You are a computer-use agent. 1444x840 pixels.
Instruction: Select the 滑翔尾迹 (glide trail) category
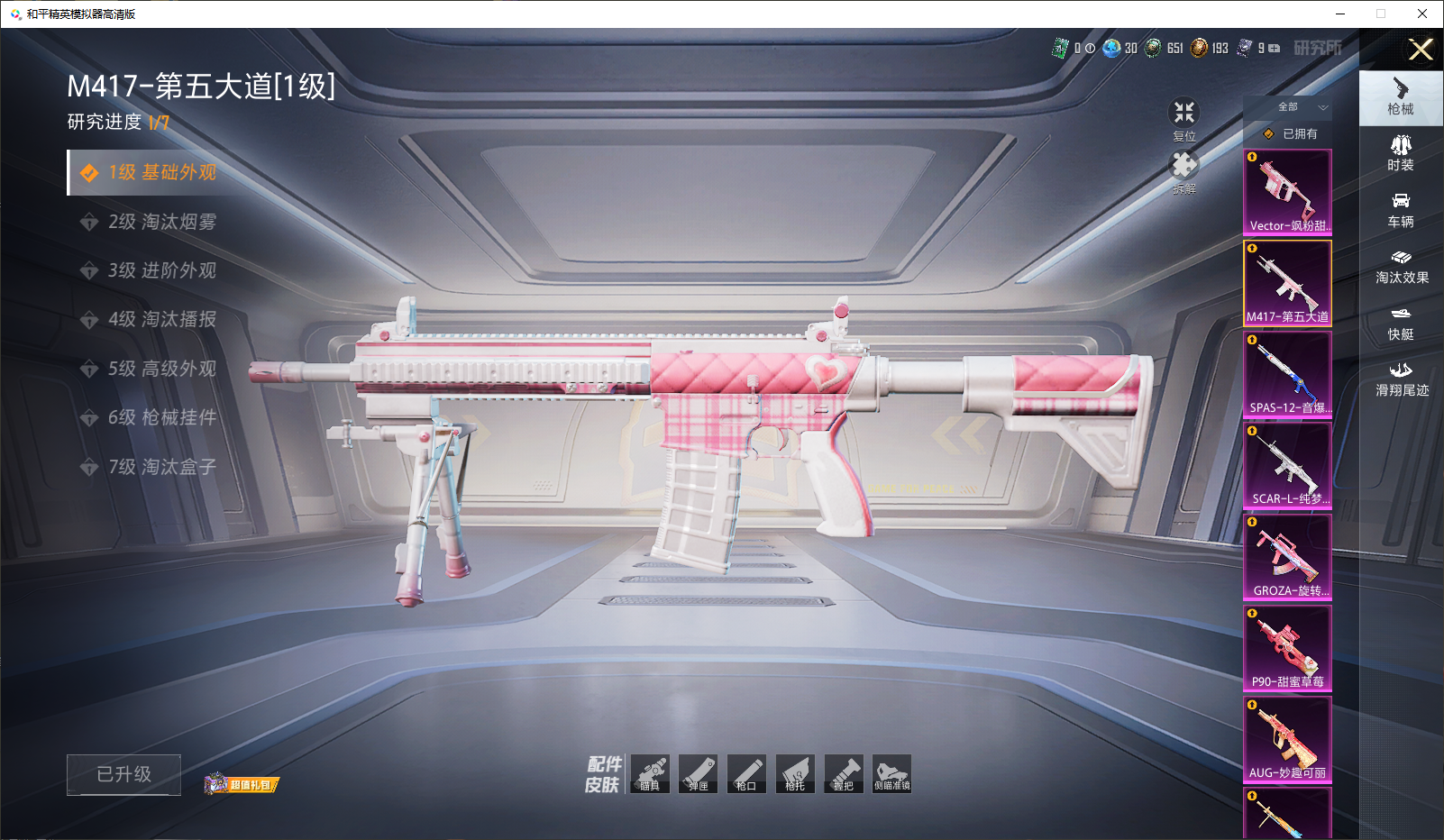tap(1402, 379)
